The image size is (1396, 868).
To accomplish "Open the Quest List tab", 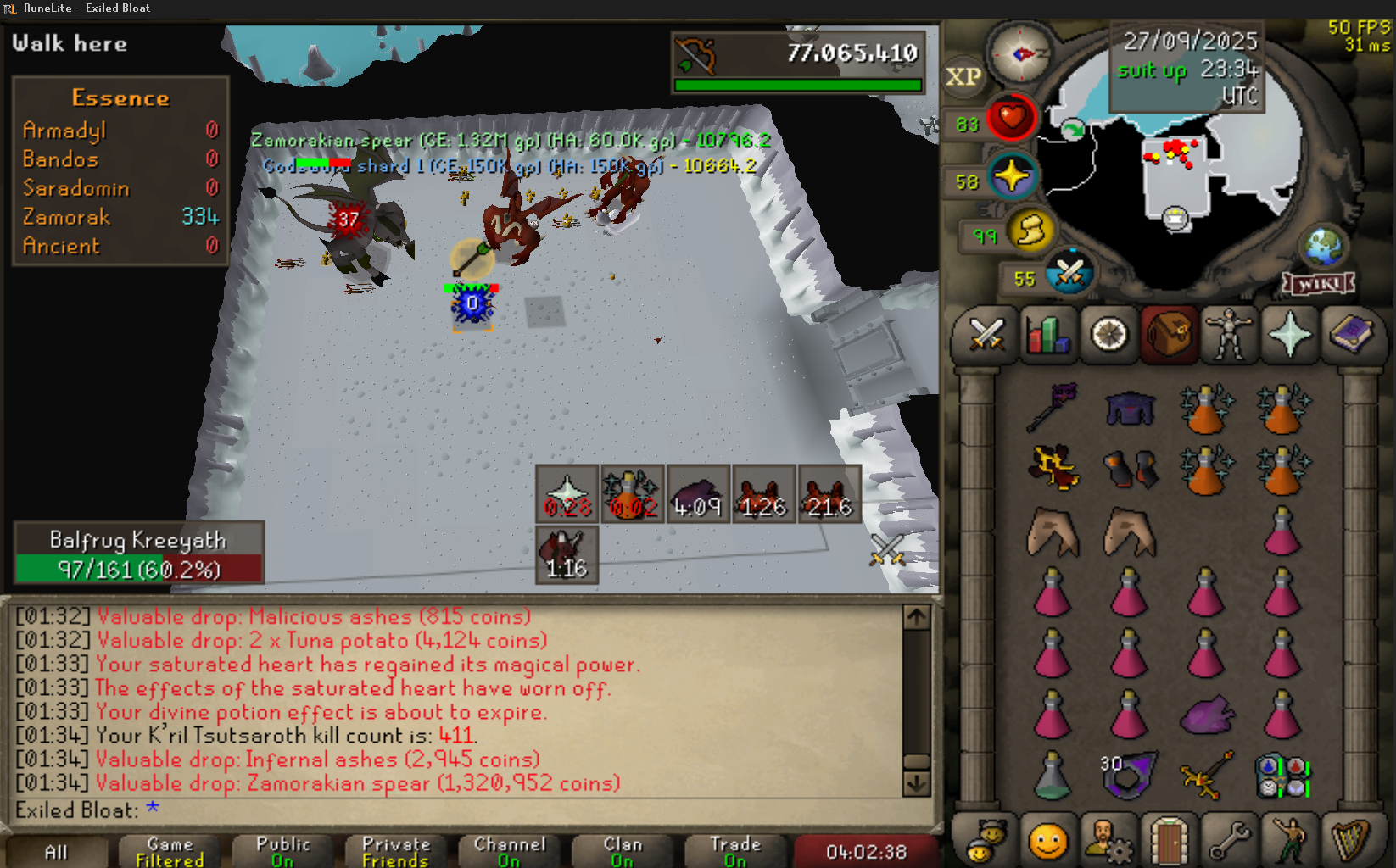I will [1108, 335].
